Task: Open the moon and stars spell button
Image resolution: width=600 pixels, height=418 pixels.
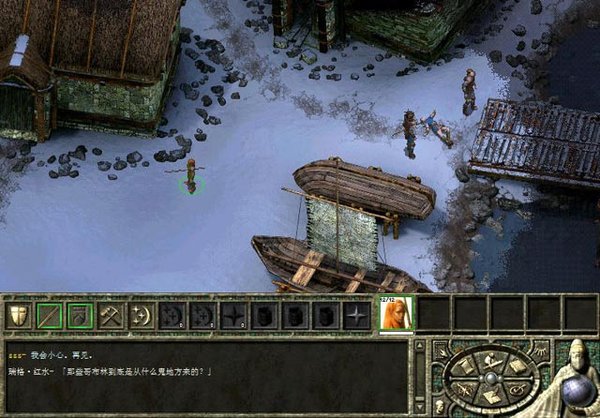Action: click(x=142, y=315)
